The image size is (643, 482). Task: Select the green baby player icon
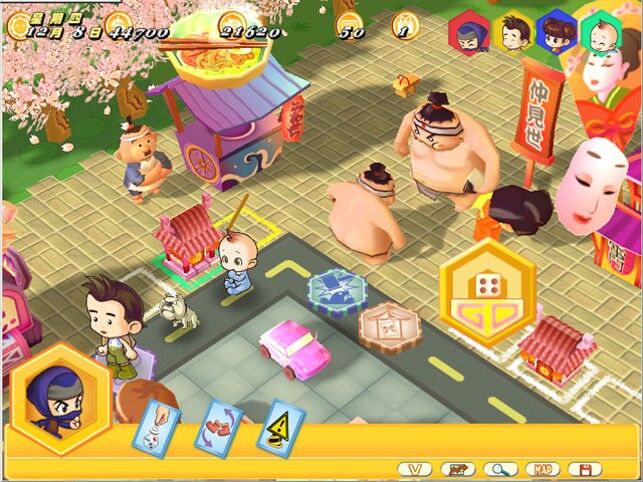pos(599,32)
